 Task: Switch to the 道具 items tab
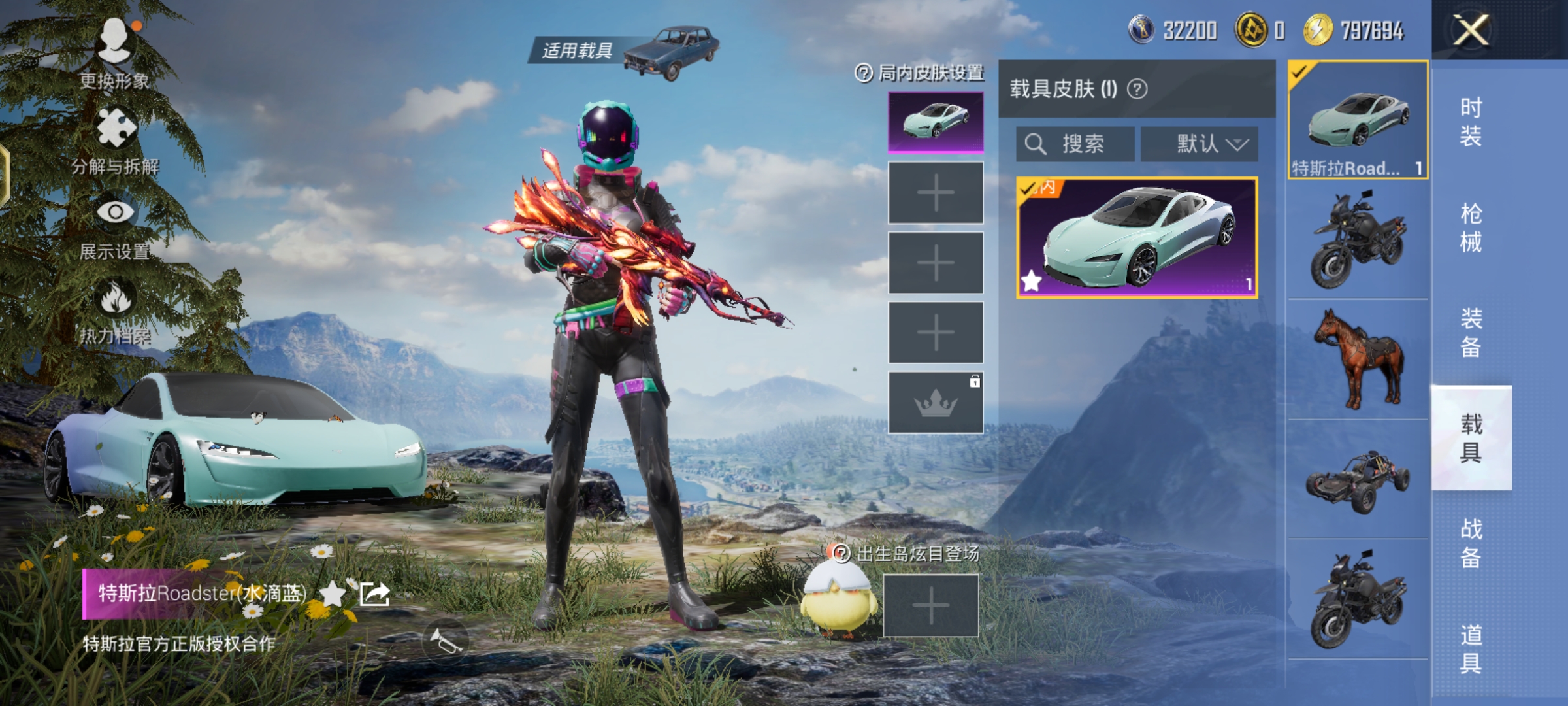(x=1471, y=648)
